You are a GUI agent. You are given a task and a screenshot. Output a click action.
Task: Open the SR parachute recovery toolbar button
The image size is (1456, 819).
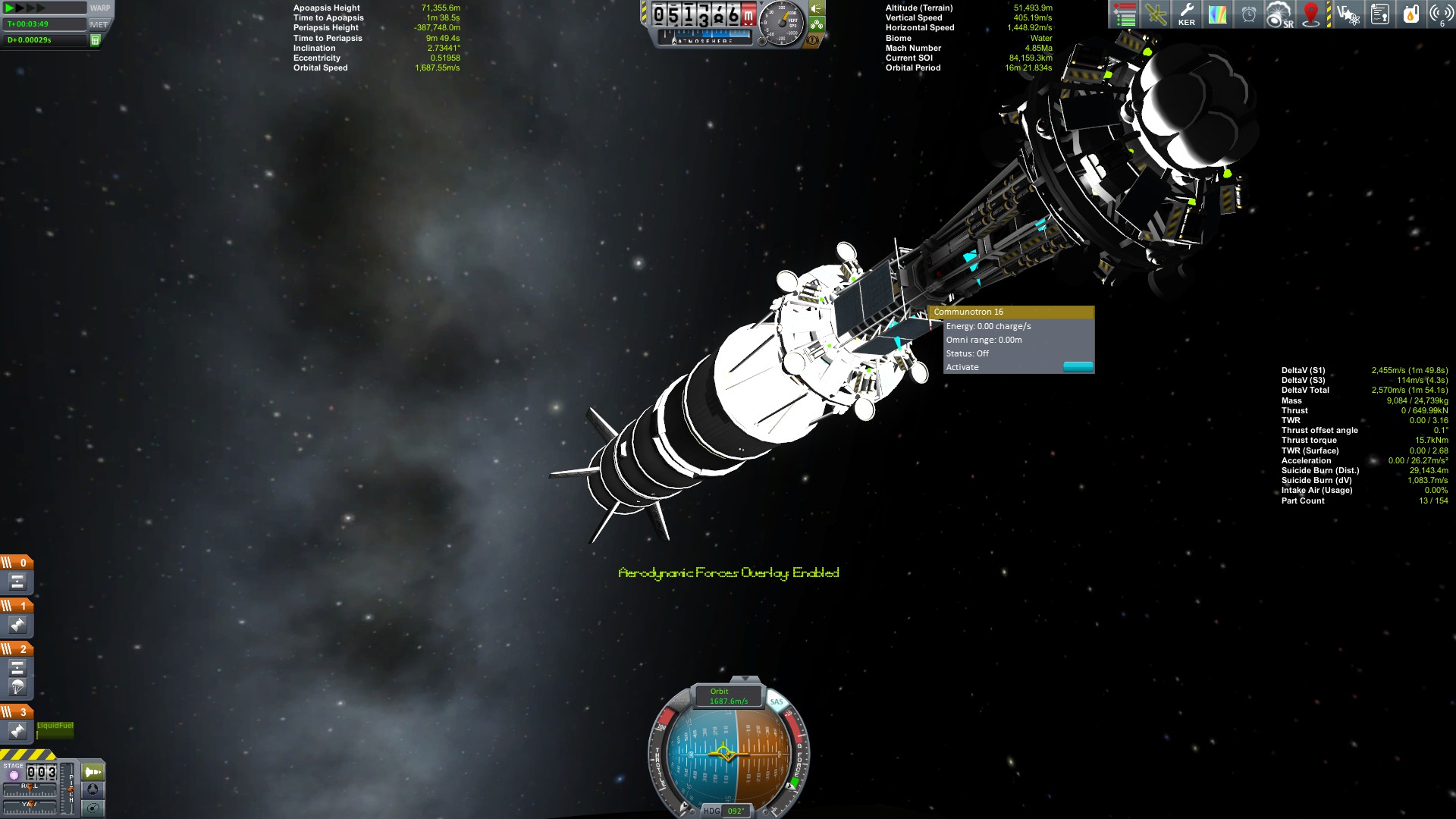point(1279,14)
